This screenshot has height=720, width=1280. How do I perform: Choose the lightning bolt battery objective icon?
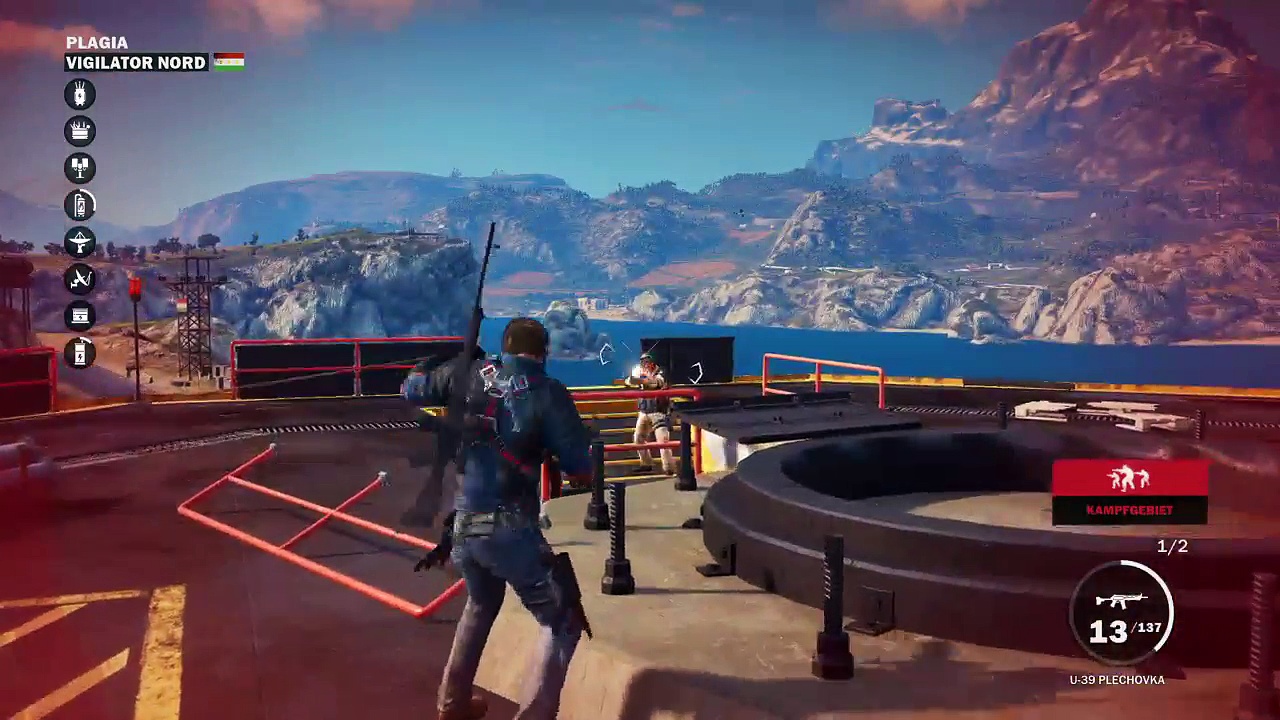coord(80,352)
